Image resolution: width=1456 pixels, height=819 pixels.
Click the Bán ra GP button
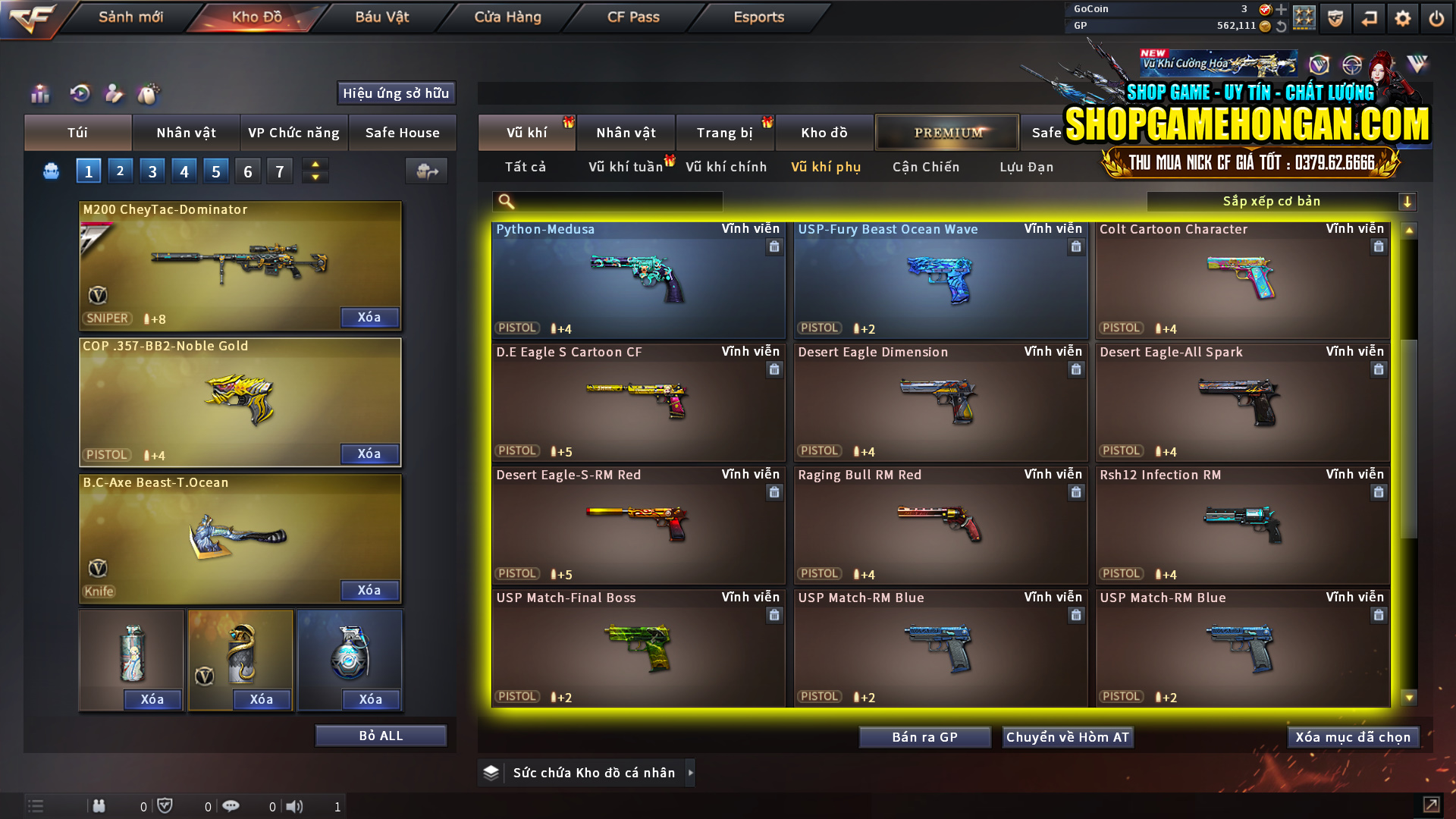tap(924, 736)
